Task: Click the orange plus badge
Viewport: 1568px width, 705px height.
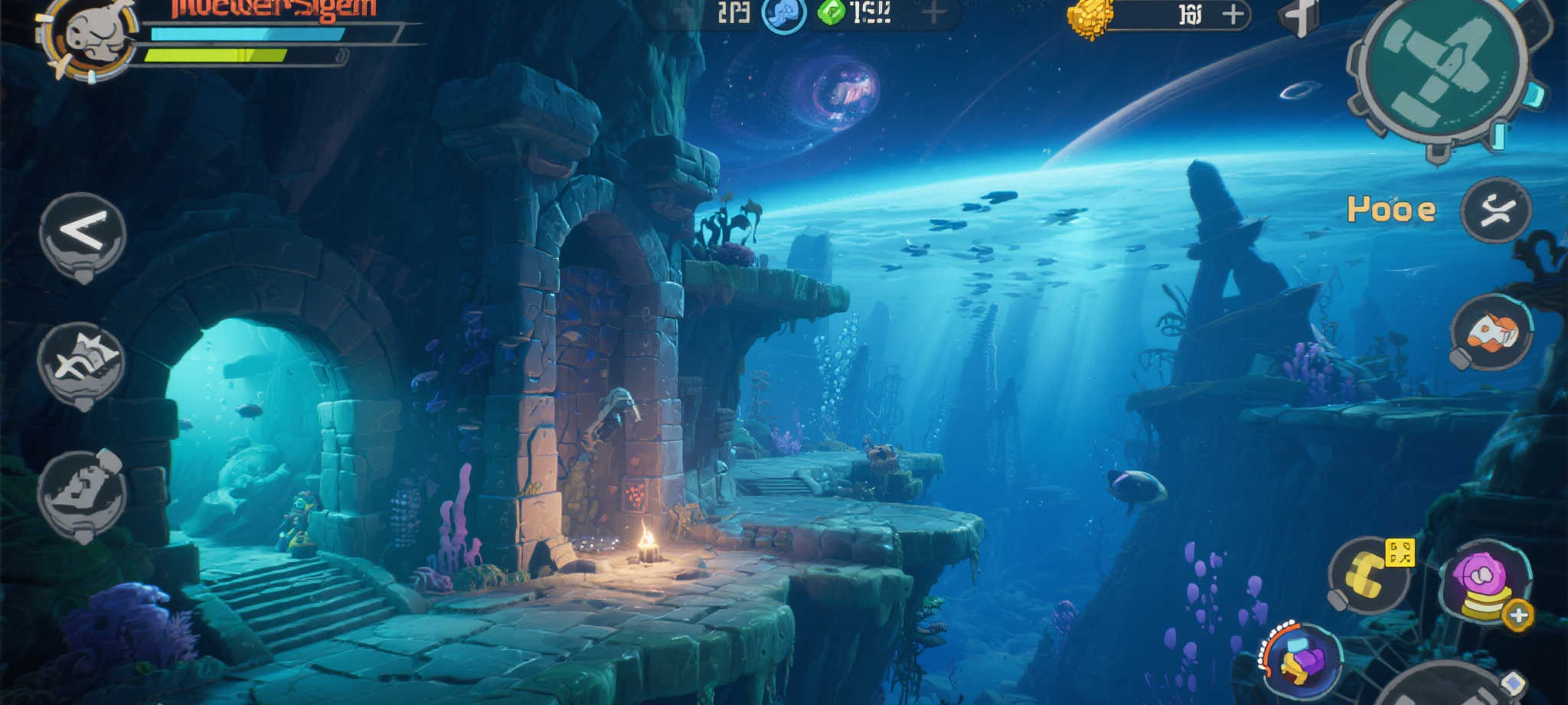Action: tap(1518, 615)
